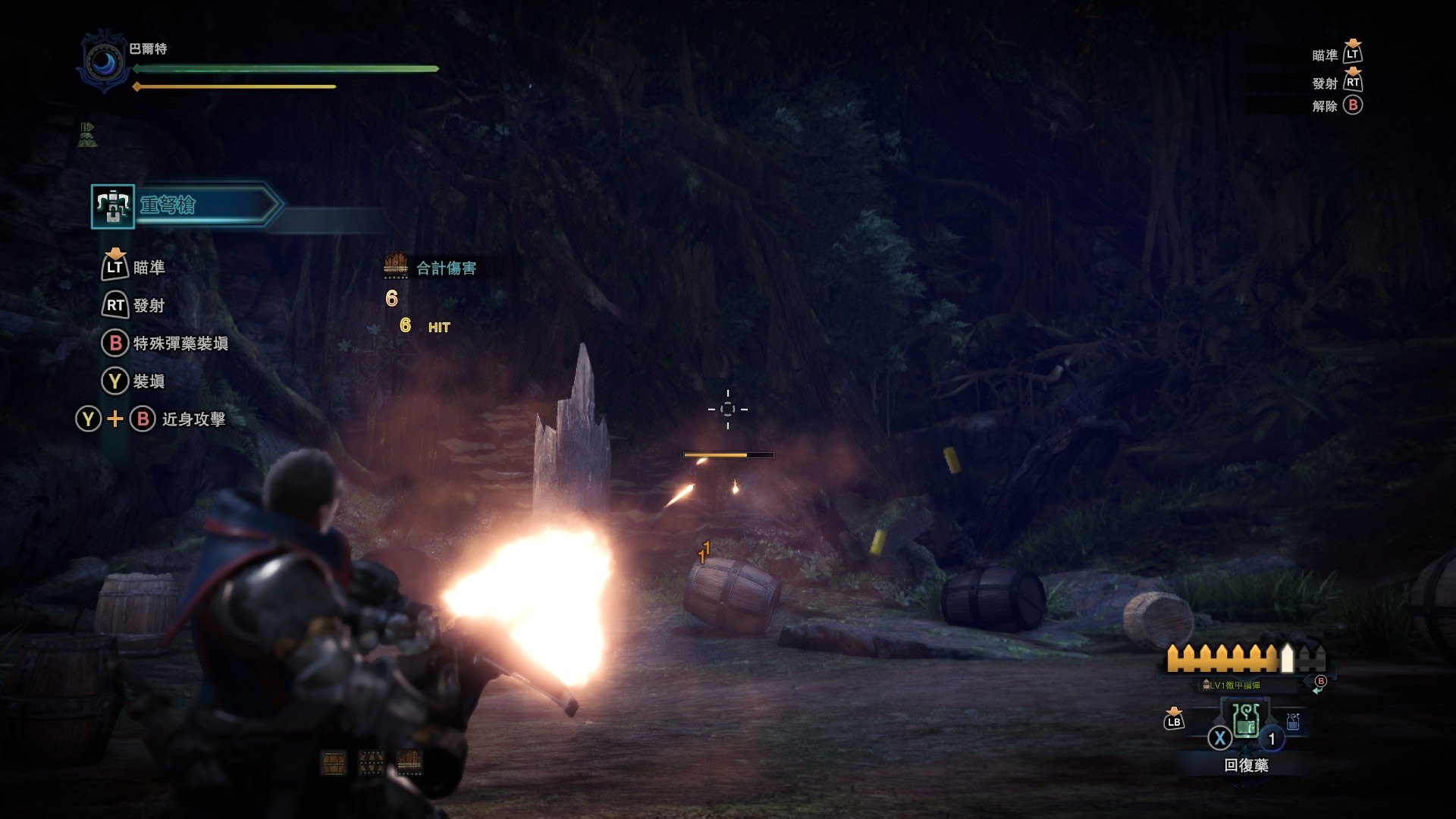Click the hunter emblem beside 巴爾特
The image size is (1456, 819).
[x=104, y=62]
